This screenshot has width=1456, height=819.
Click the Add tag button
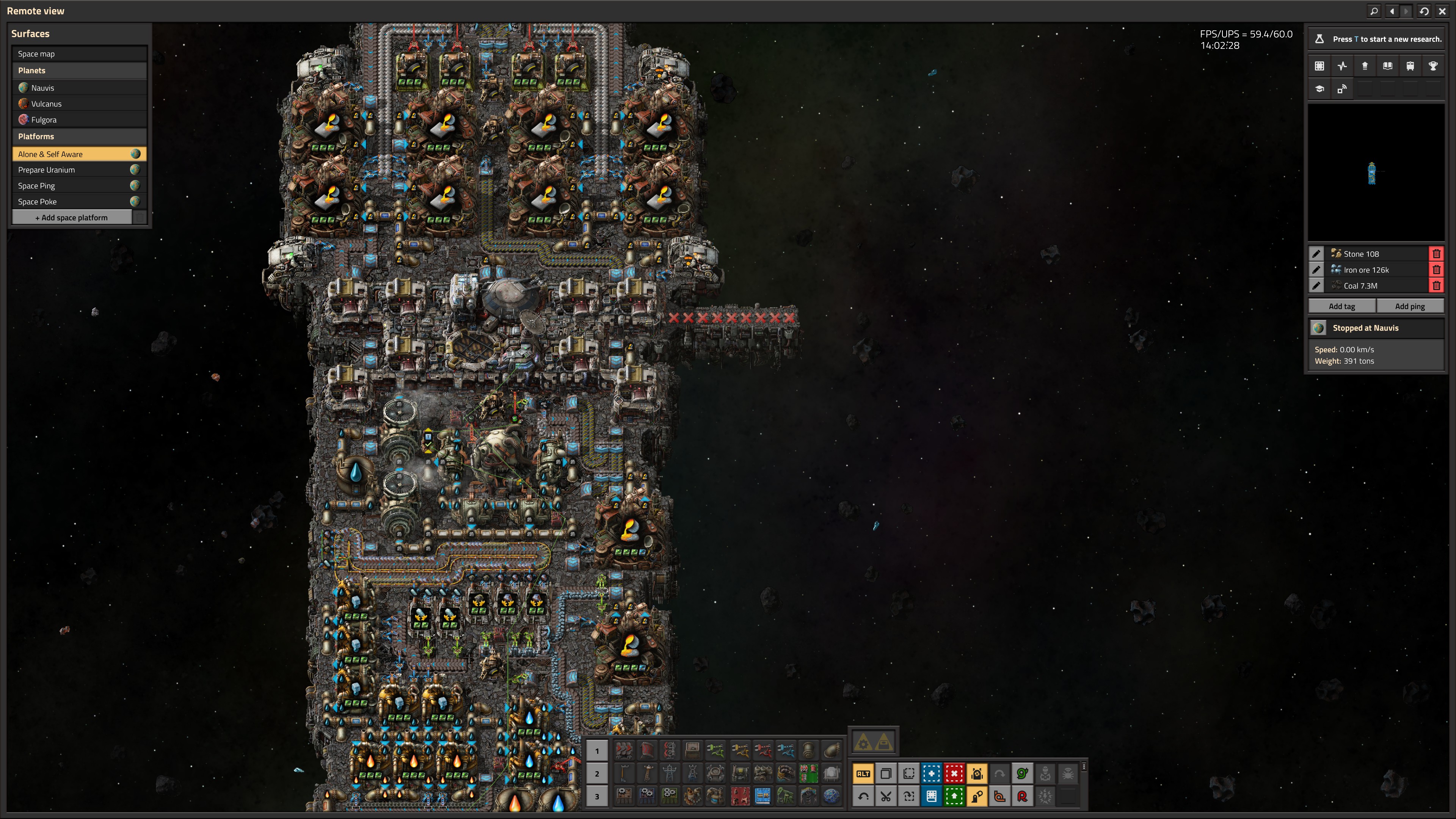pos(1342,306)
